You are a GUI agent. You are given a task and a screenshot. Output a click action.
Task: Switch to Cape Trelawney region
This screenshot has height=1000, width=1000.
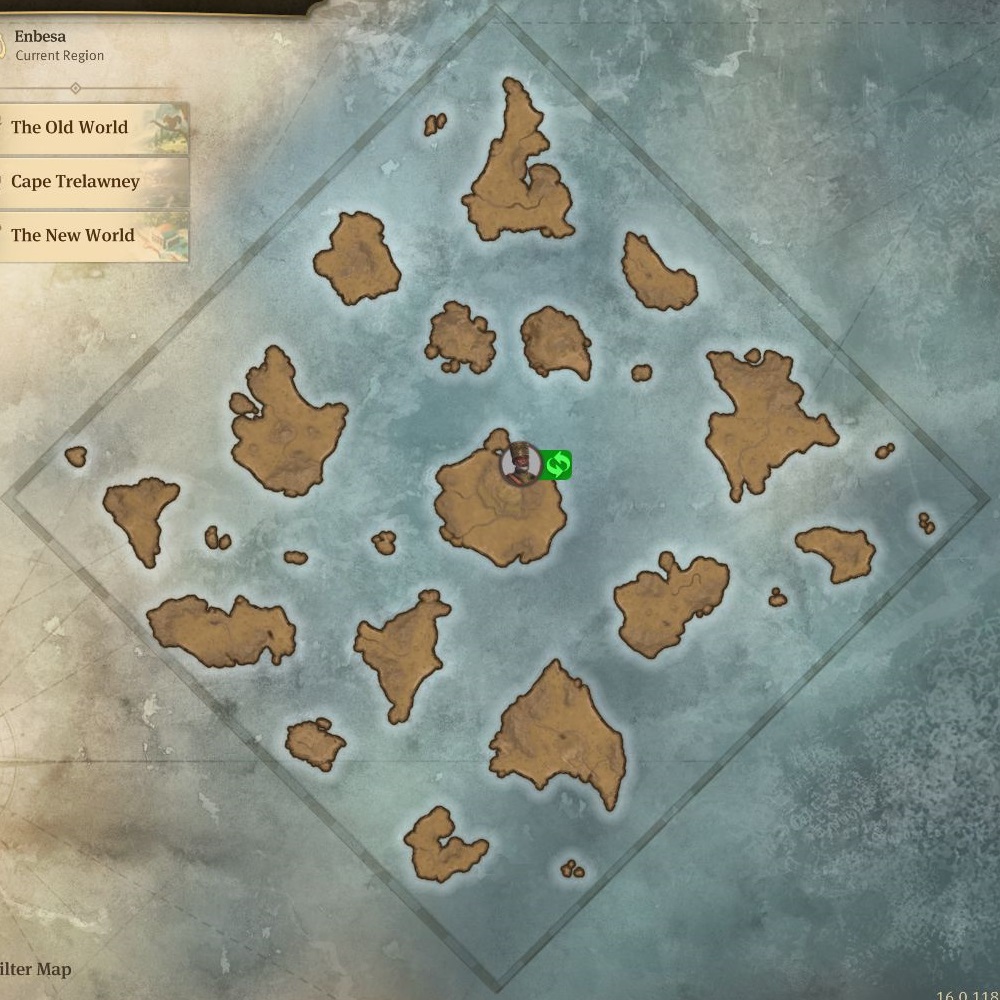click(92, 182)
